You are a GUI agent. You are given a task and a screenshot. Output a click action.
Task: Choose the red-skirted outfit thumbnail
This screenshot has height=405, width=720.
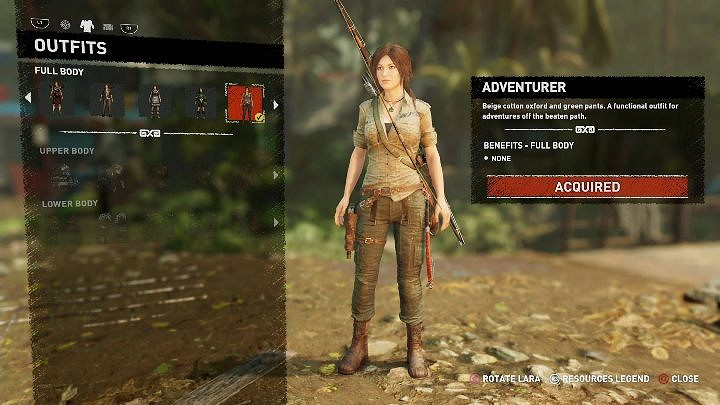57,100
